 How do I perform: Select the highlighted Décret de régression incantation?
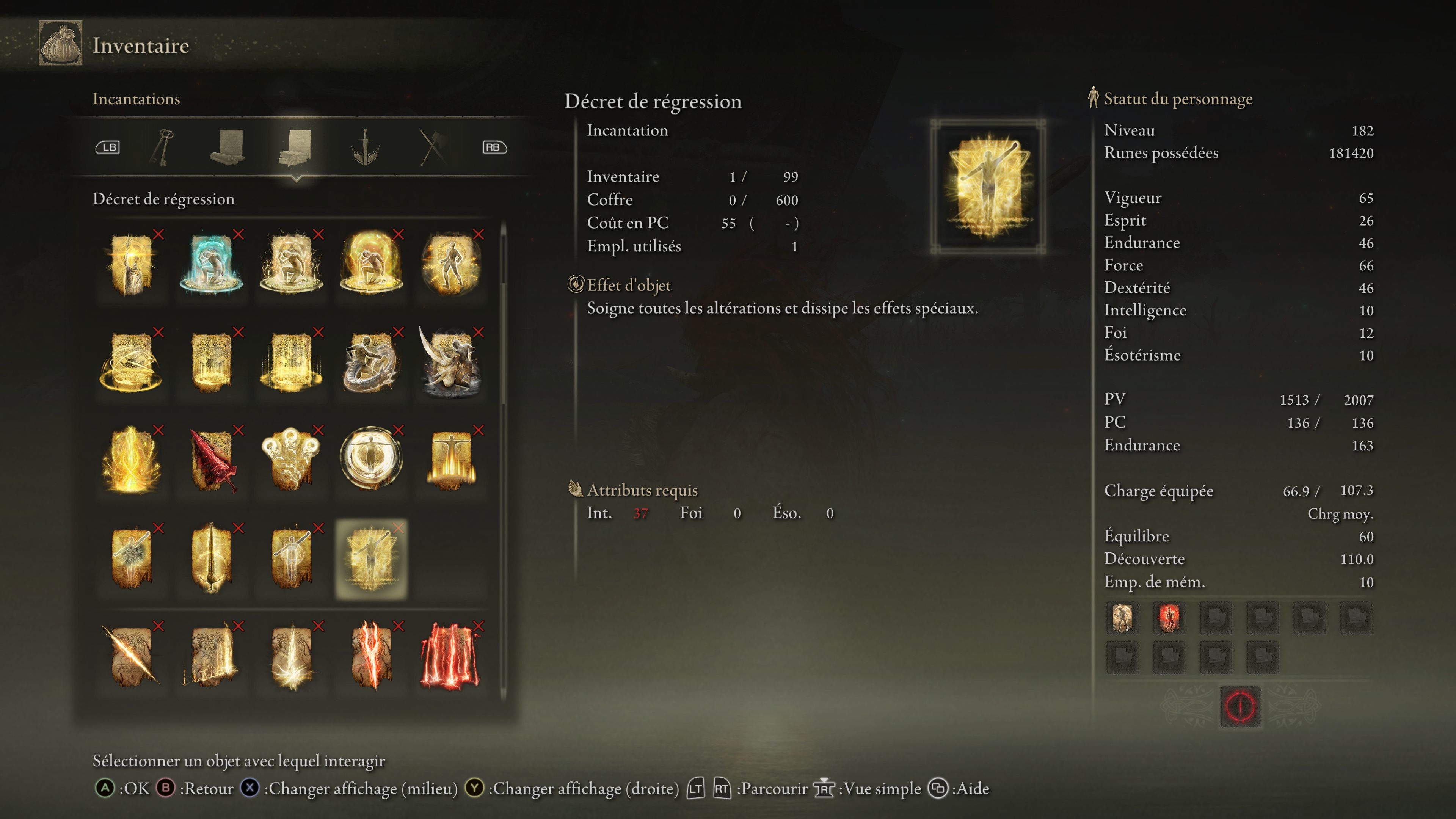click(371, 559)
